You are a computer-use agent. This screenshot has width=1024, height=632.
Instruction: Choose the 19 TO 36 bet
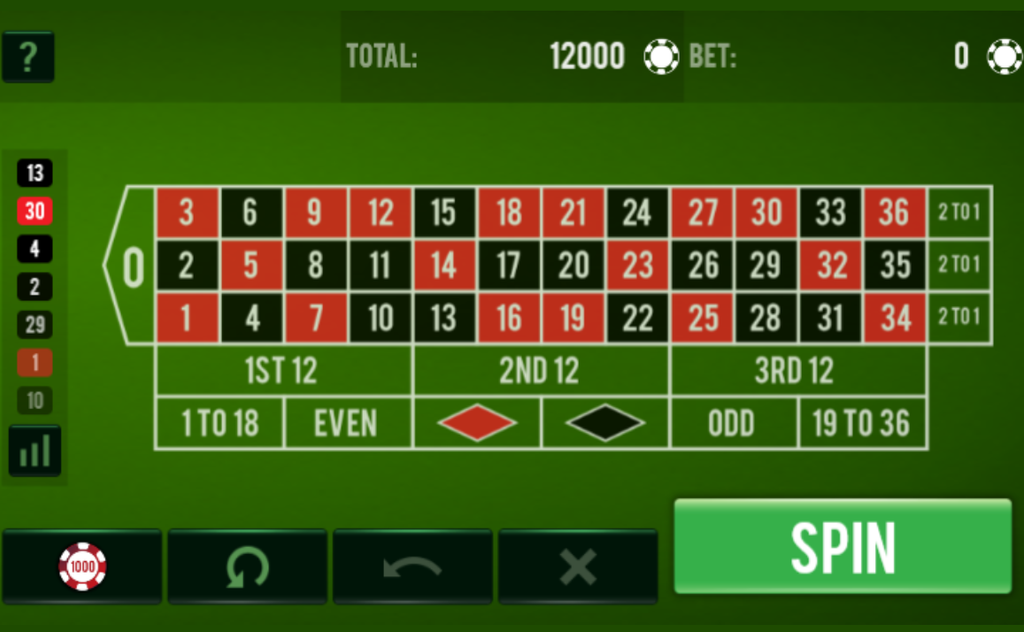pos(861,423)
